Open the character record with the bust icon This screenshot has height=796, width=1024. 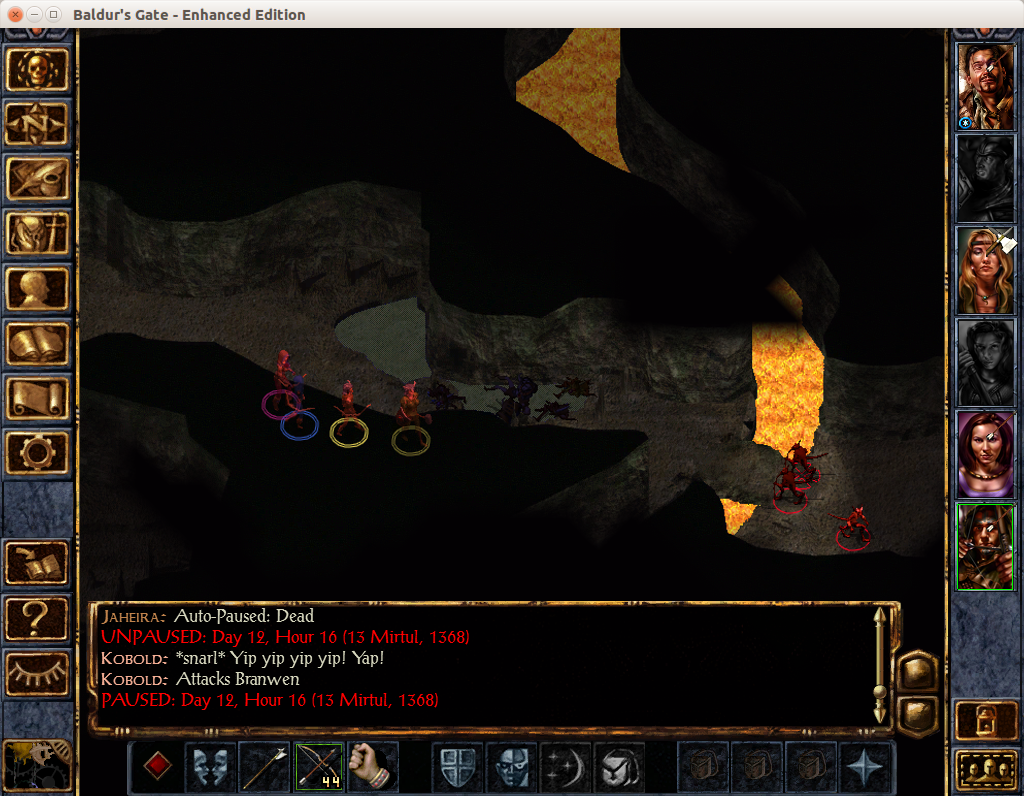(x=38, y=288)
